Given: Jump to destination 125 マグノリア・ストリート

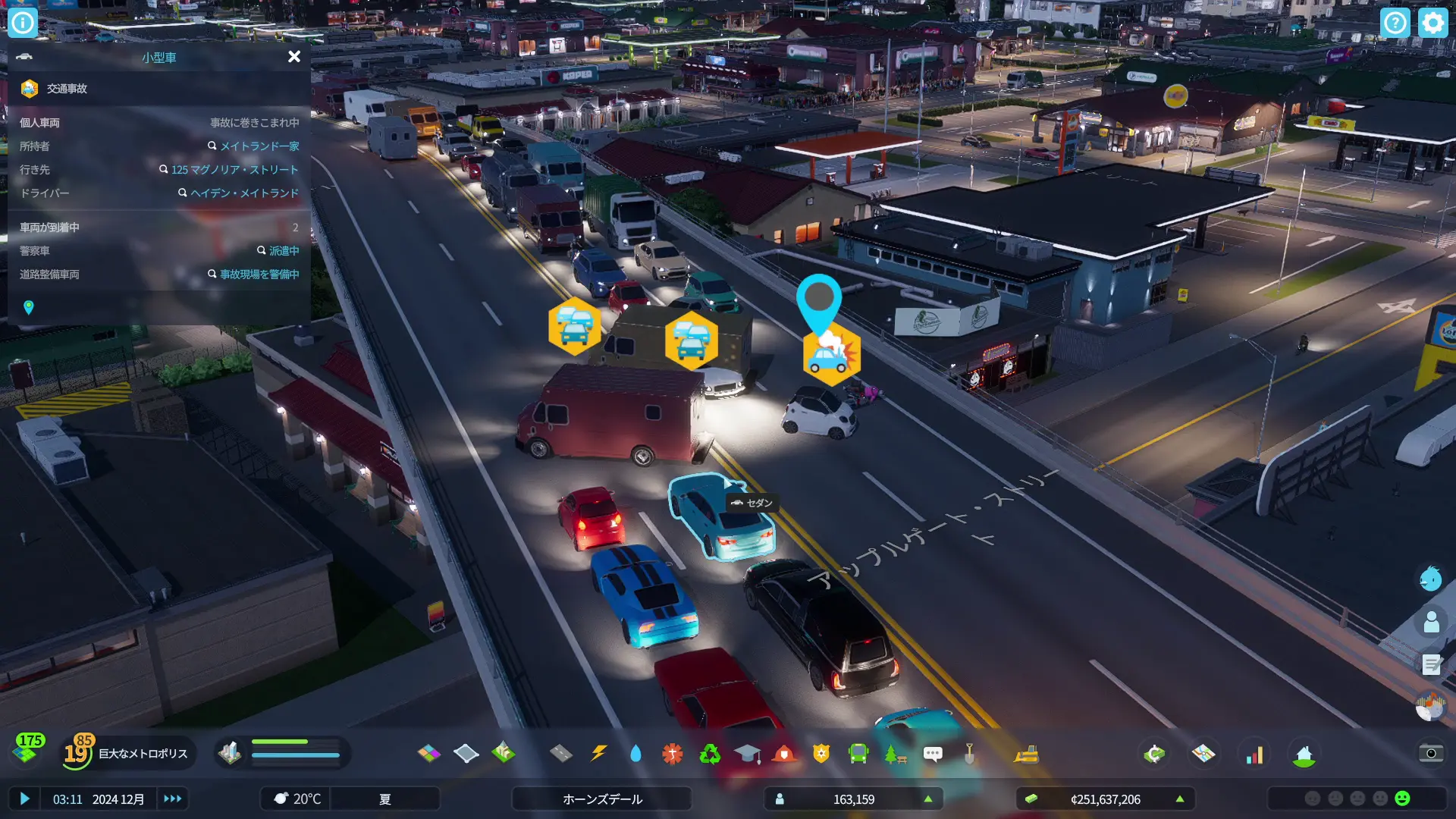Looking at the screenshot, I should [234, 169].
